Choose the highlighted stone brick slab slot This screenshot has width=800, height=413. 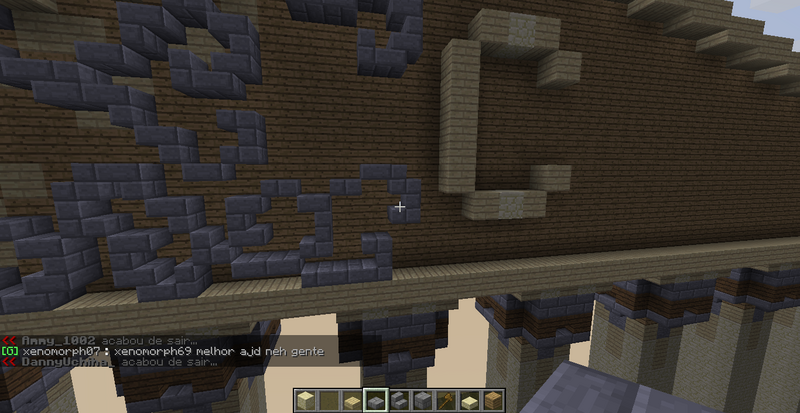(x=376, y=400)
